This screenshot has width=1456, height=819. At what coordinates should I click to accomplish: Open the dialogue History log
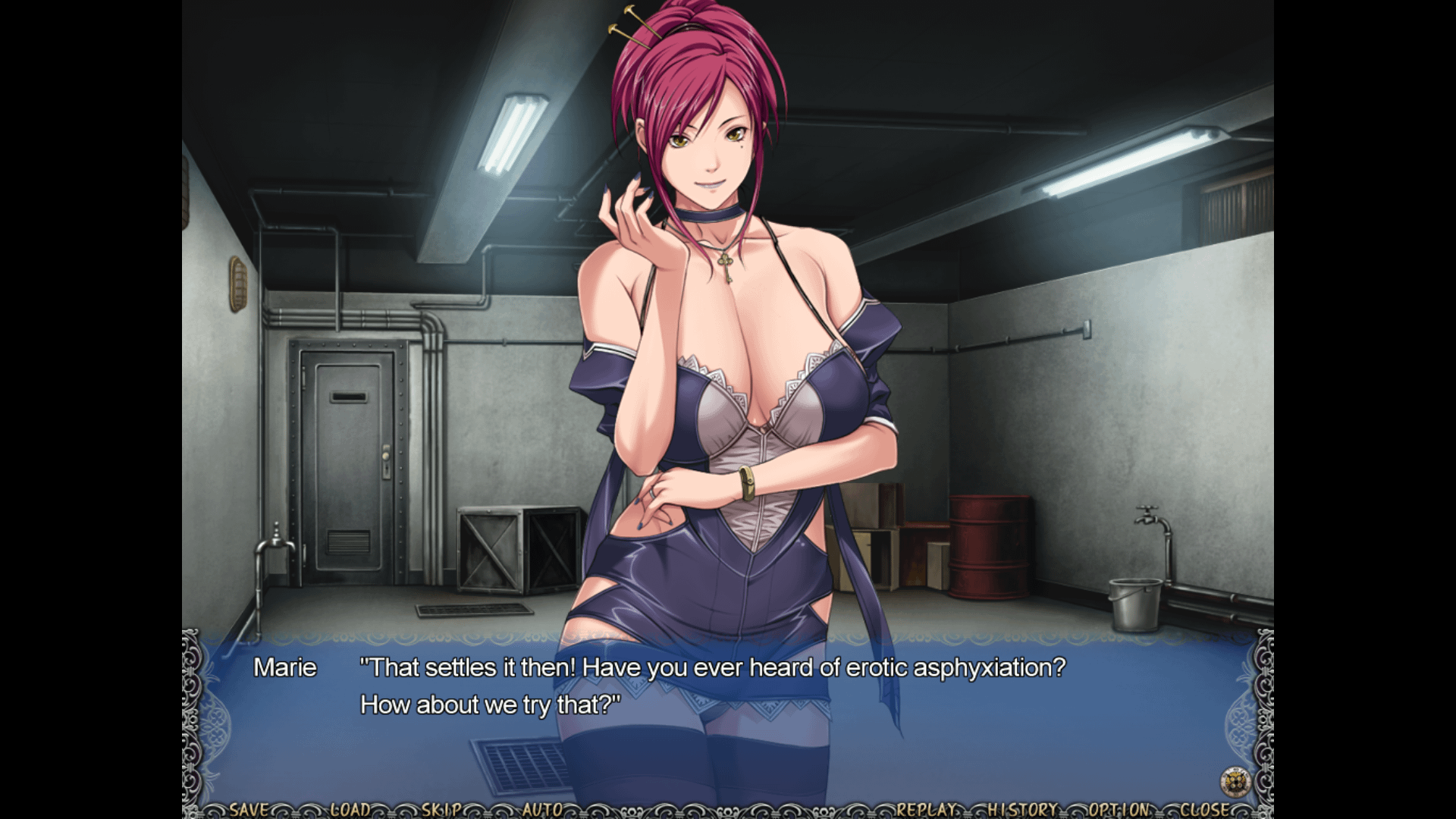click(x=1022, y=809)
